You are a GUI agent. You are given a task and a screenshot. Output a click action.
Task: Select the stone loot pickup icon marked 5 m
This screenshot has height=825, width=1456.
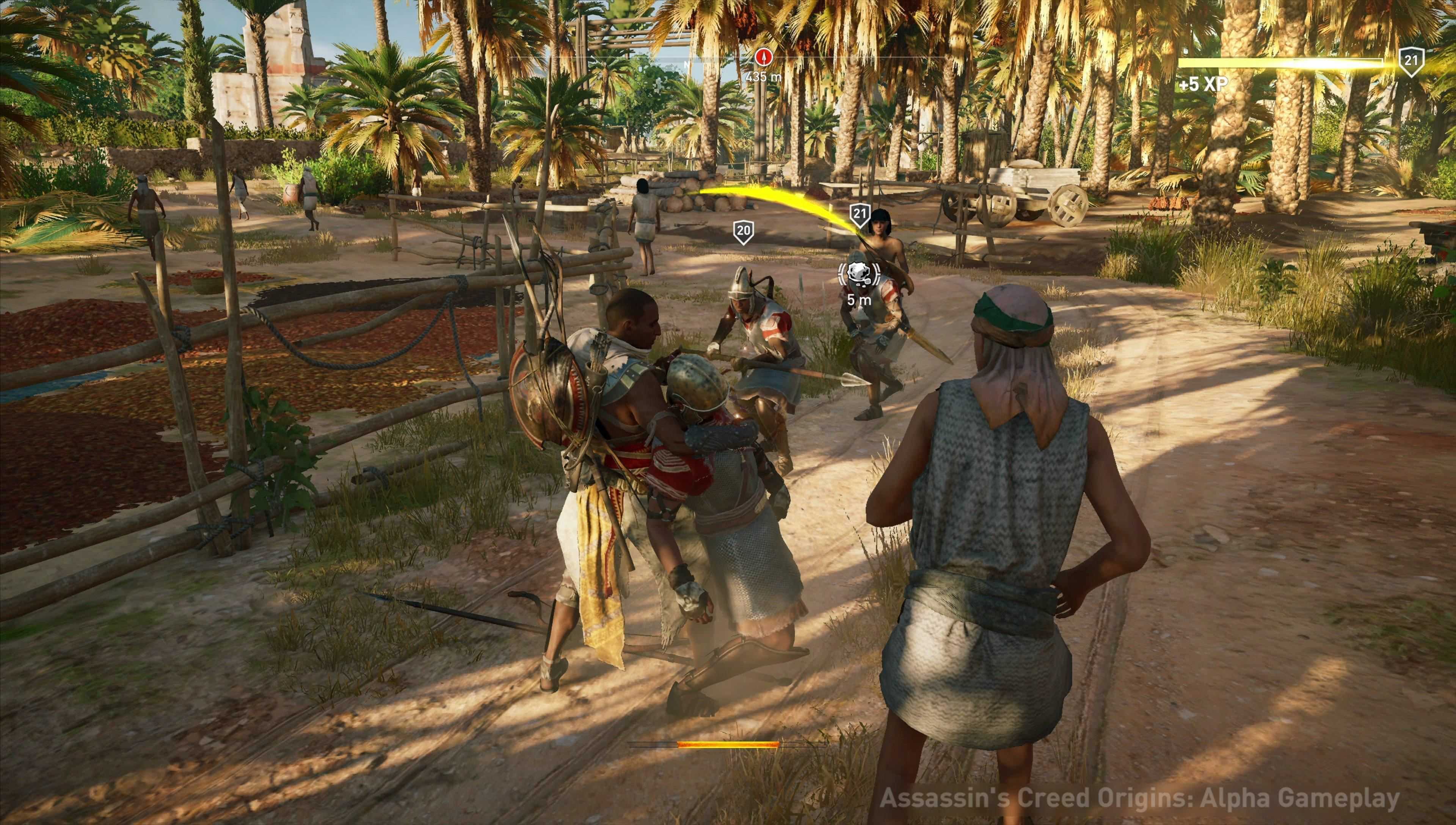[x=859, y=273]
